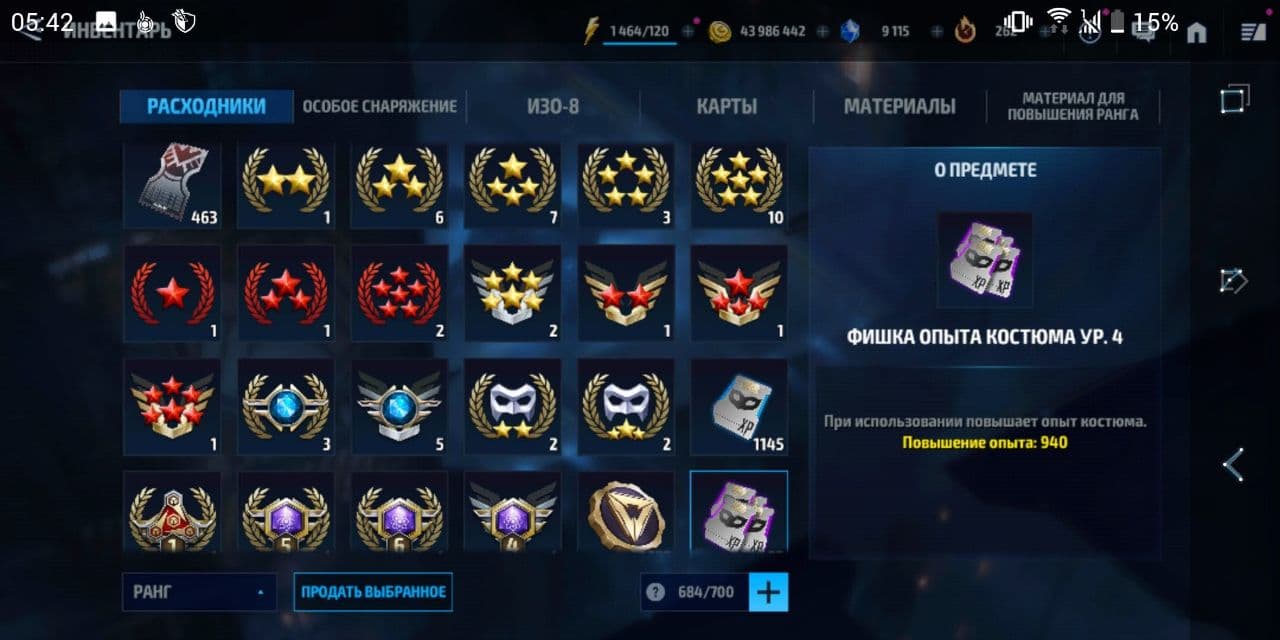This screenshot has height=640, width=1280.
Task: Open ОСОБОЕ СНАРЯЖЕНИЕ tab
Action: tap(379, 107)
